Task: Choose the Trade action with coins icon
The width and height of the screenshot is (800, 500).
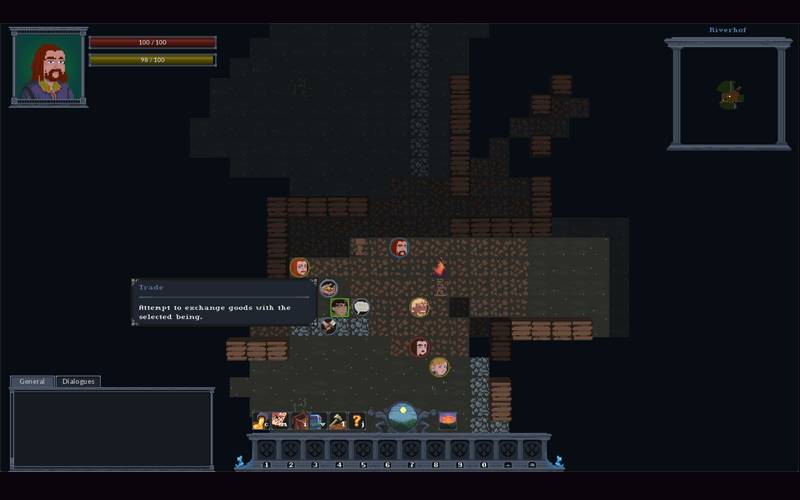Action: (328, 289)
